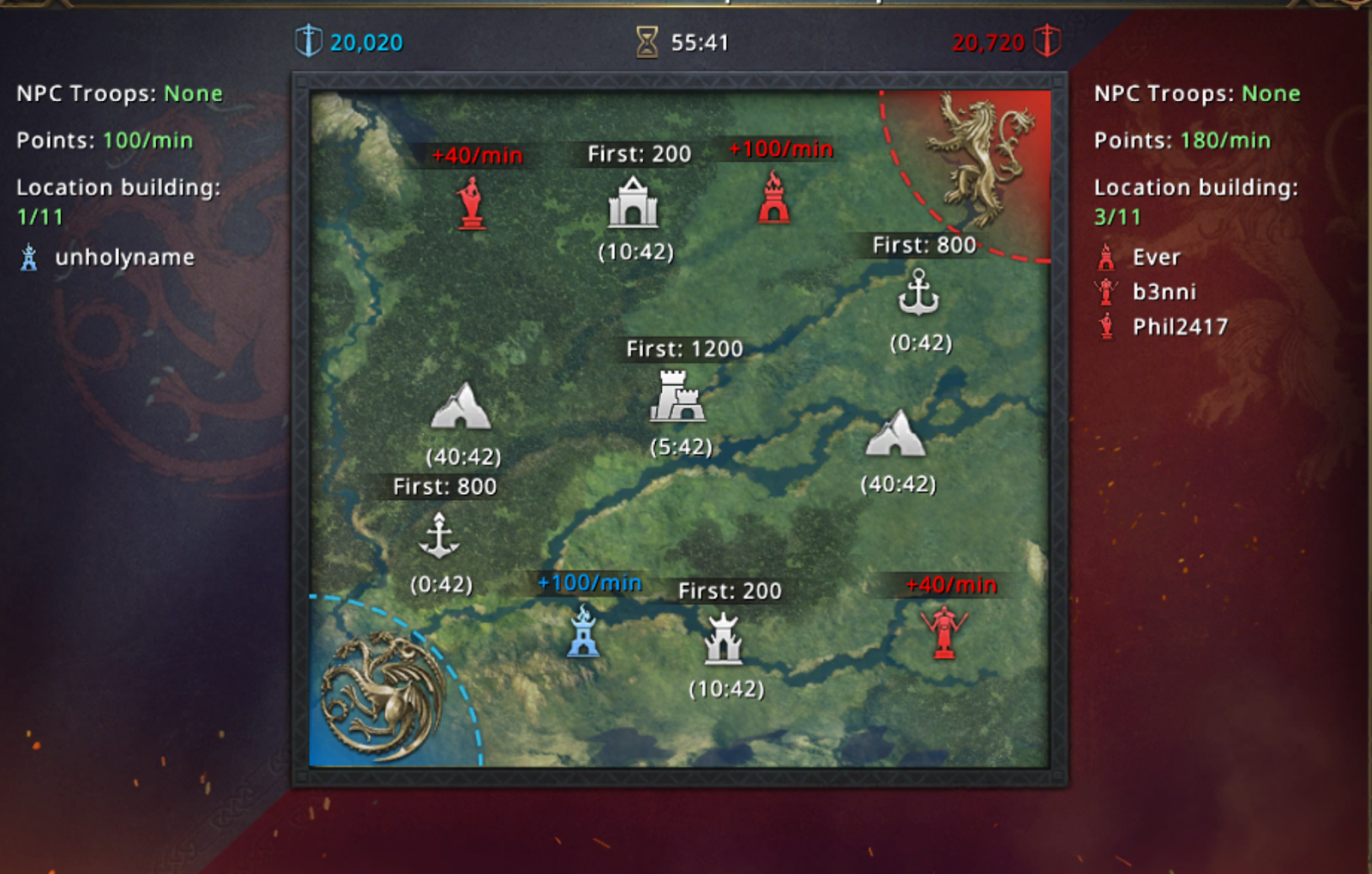Screen dimensions: 1372x874
Task: Select the central castle marker First: 1200
Action: pyautogui.click(x=677, y=396)
